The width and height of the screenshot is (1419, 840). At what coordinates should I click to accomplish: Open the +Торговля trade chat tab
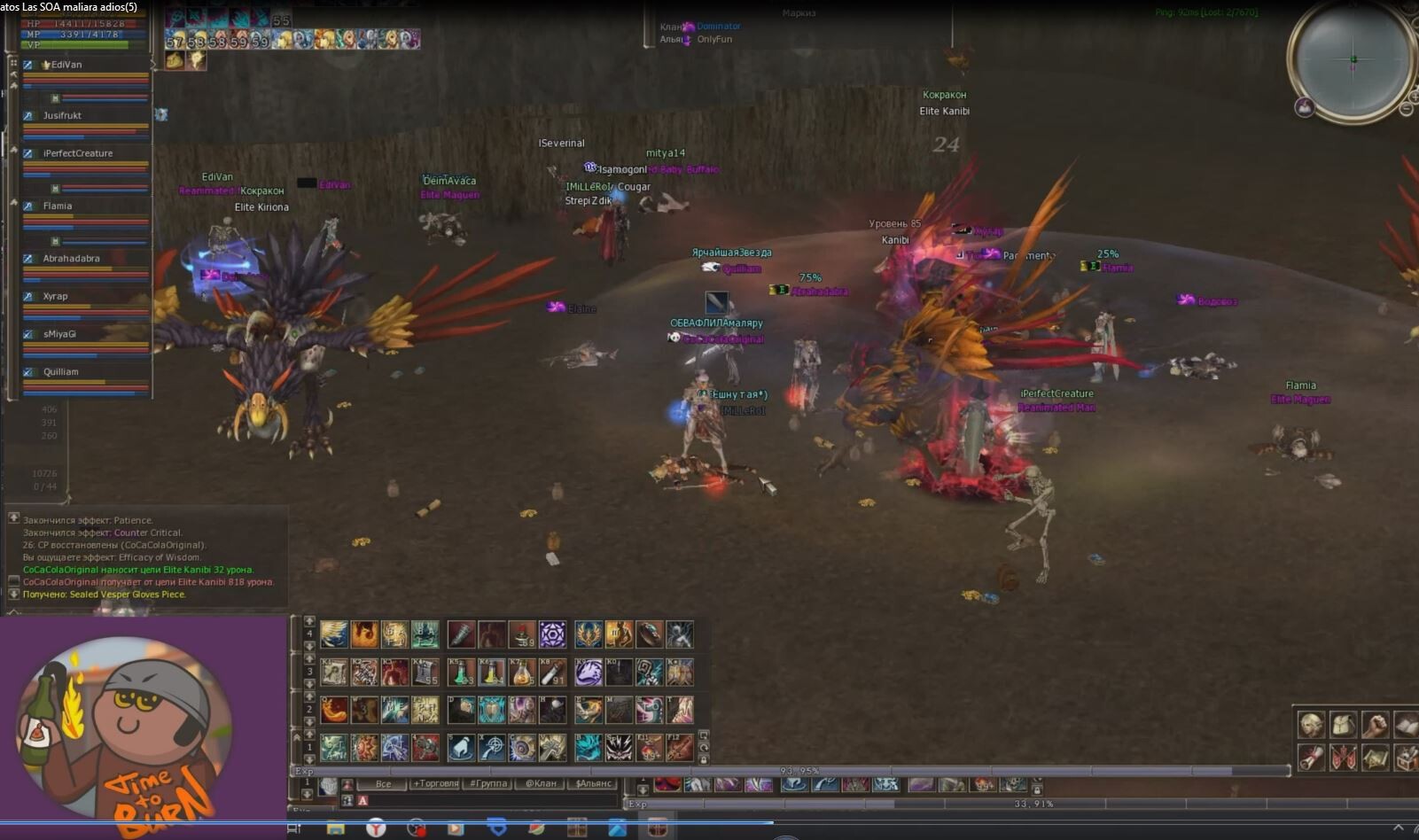pyautogui.click(x=435, y=783)
